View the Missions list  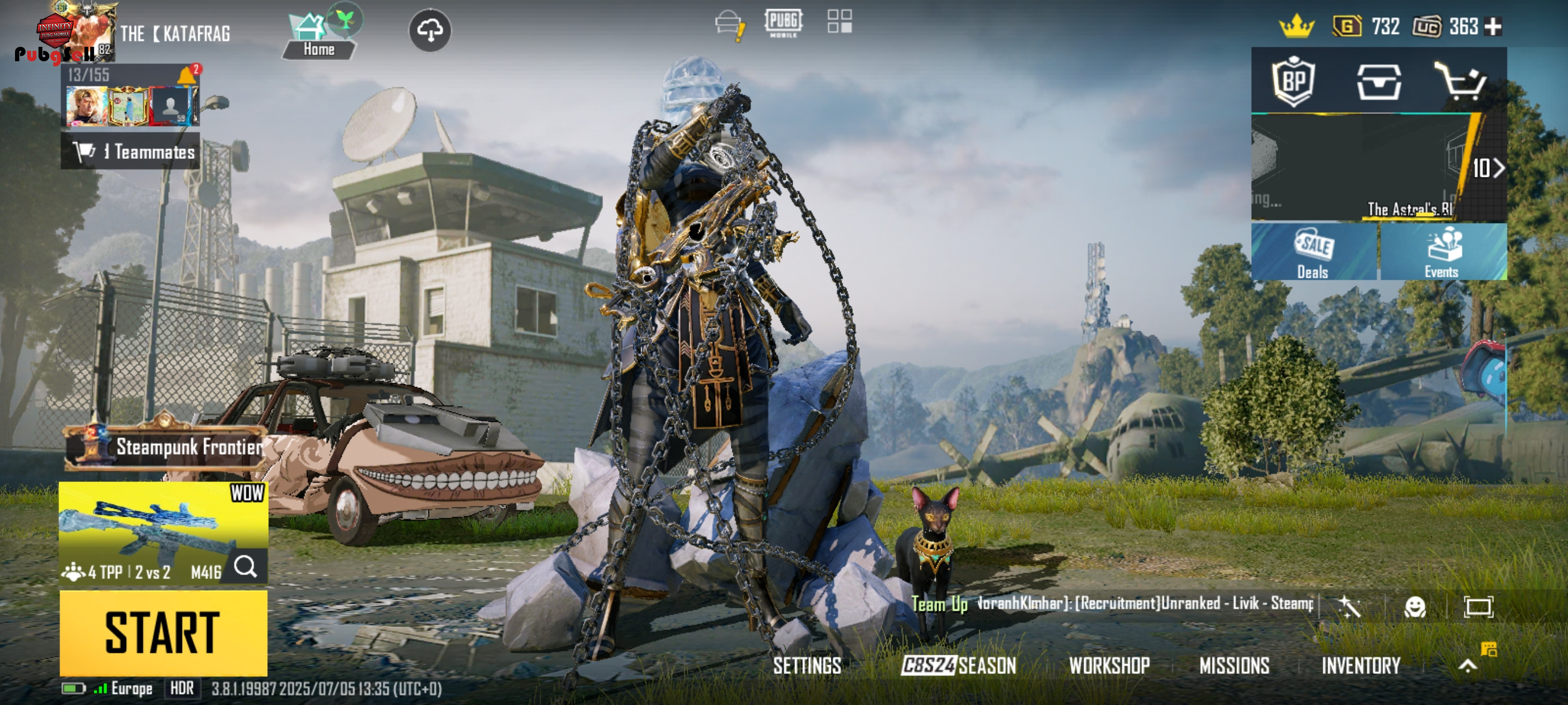tap(1234, 666)
